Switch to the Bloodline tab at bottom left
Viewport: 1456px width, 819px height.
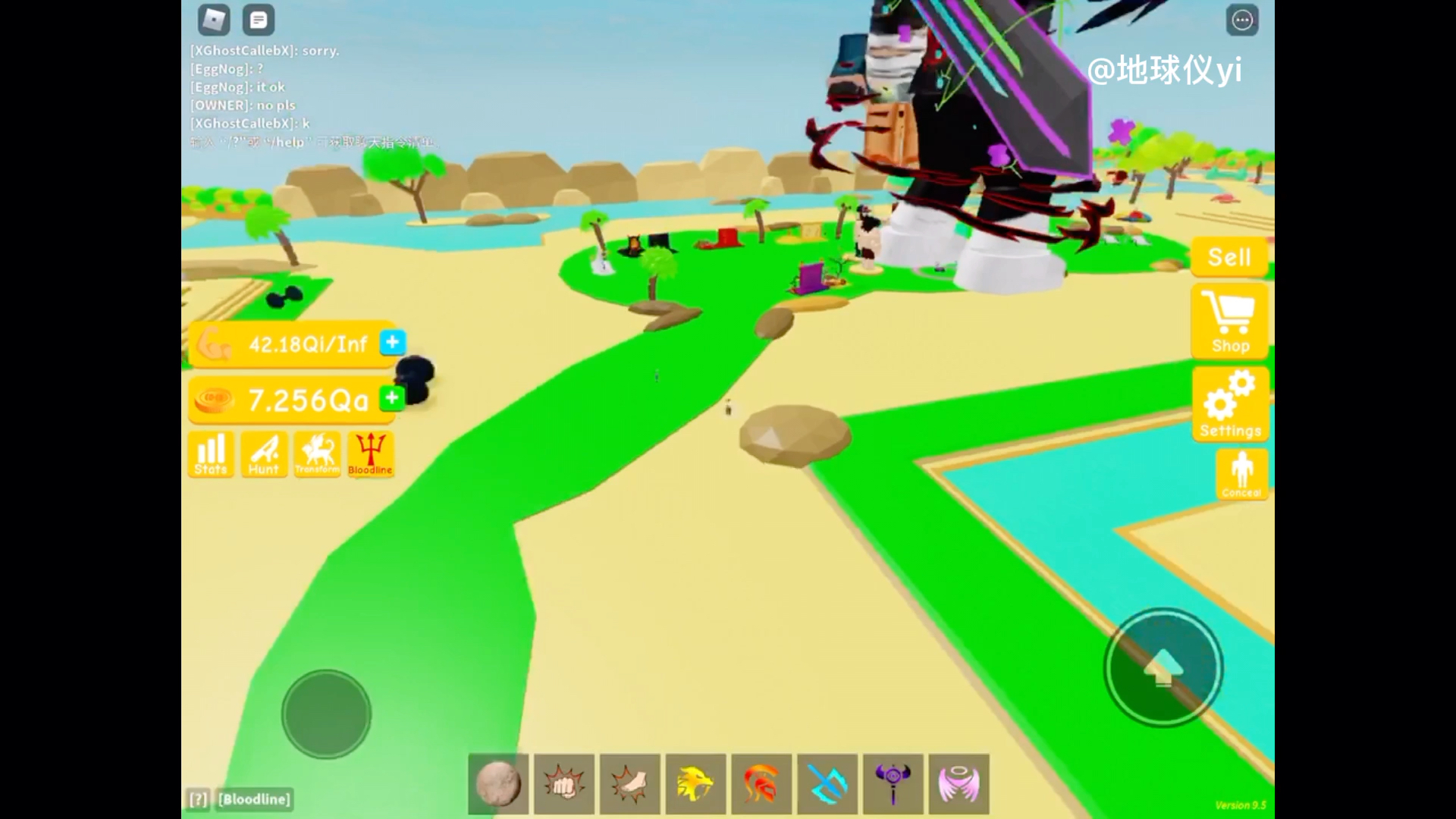click(x=253, y=799)
